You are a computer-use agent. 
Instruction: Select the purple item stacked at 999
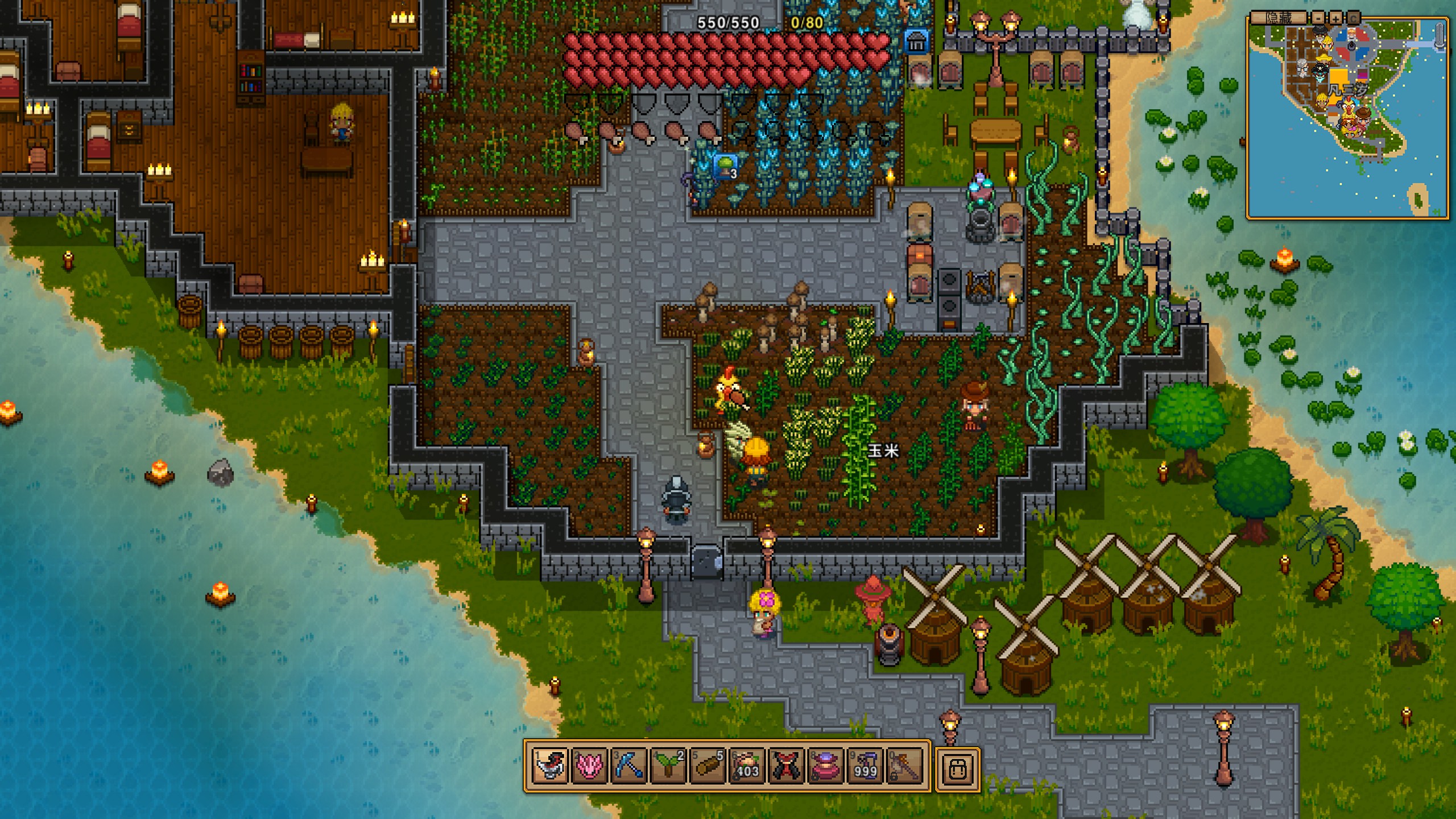tap(864, 766)
